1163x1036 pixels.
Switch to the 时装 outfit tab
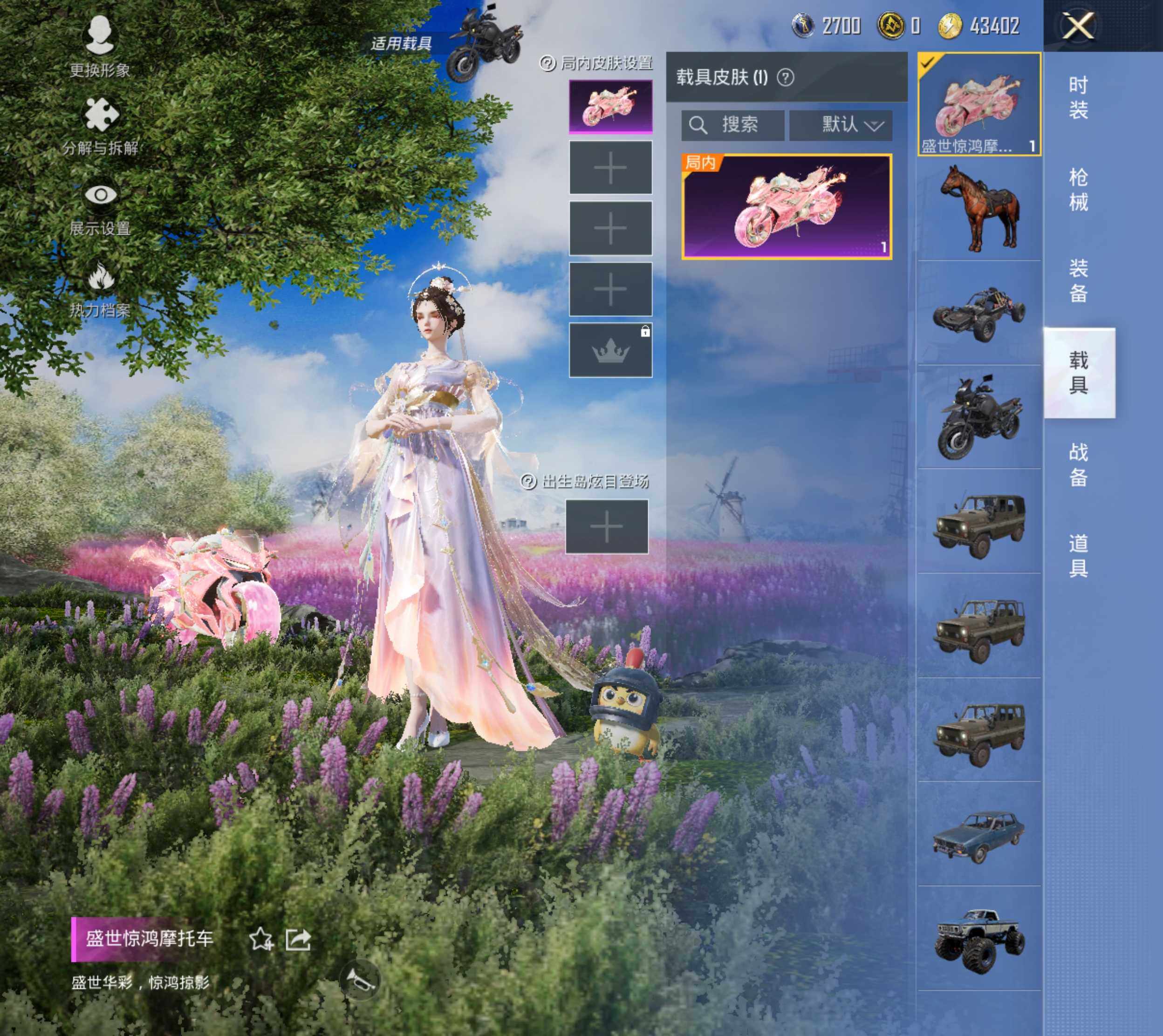click(x=1078, y=97)
